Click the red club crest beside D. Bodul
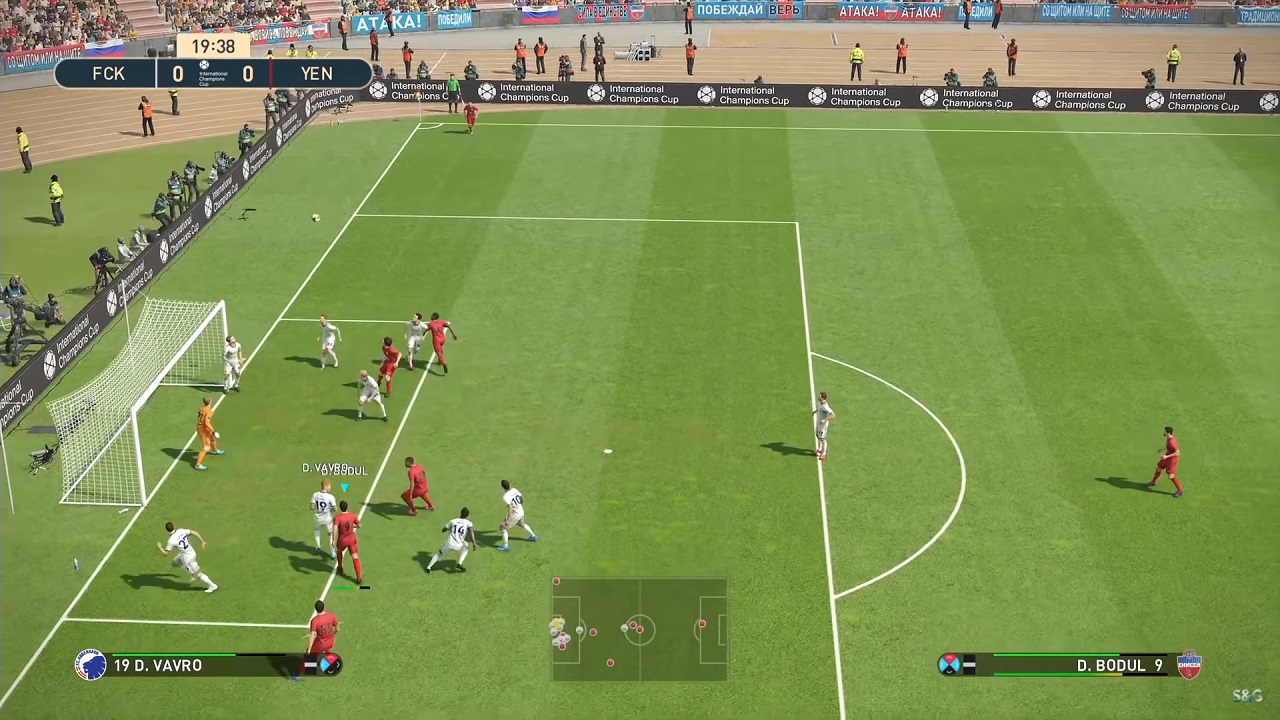Screen dimensions: 1280x720 pyautogui.click(x=1189, y=665)
